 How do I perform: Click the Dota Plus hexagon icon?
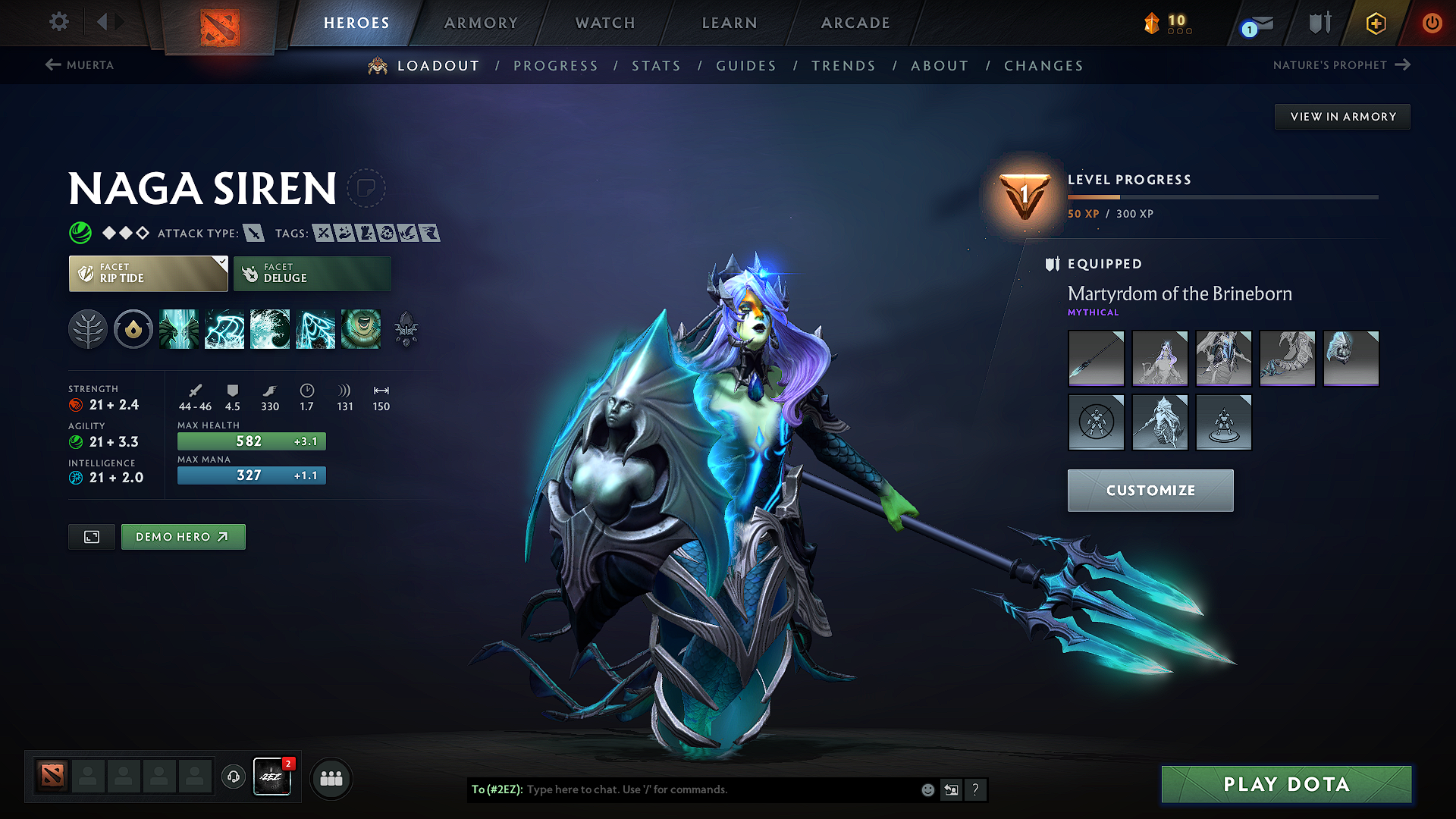tap(1375, 23)
